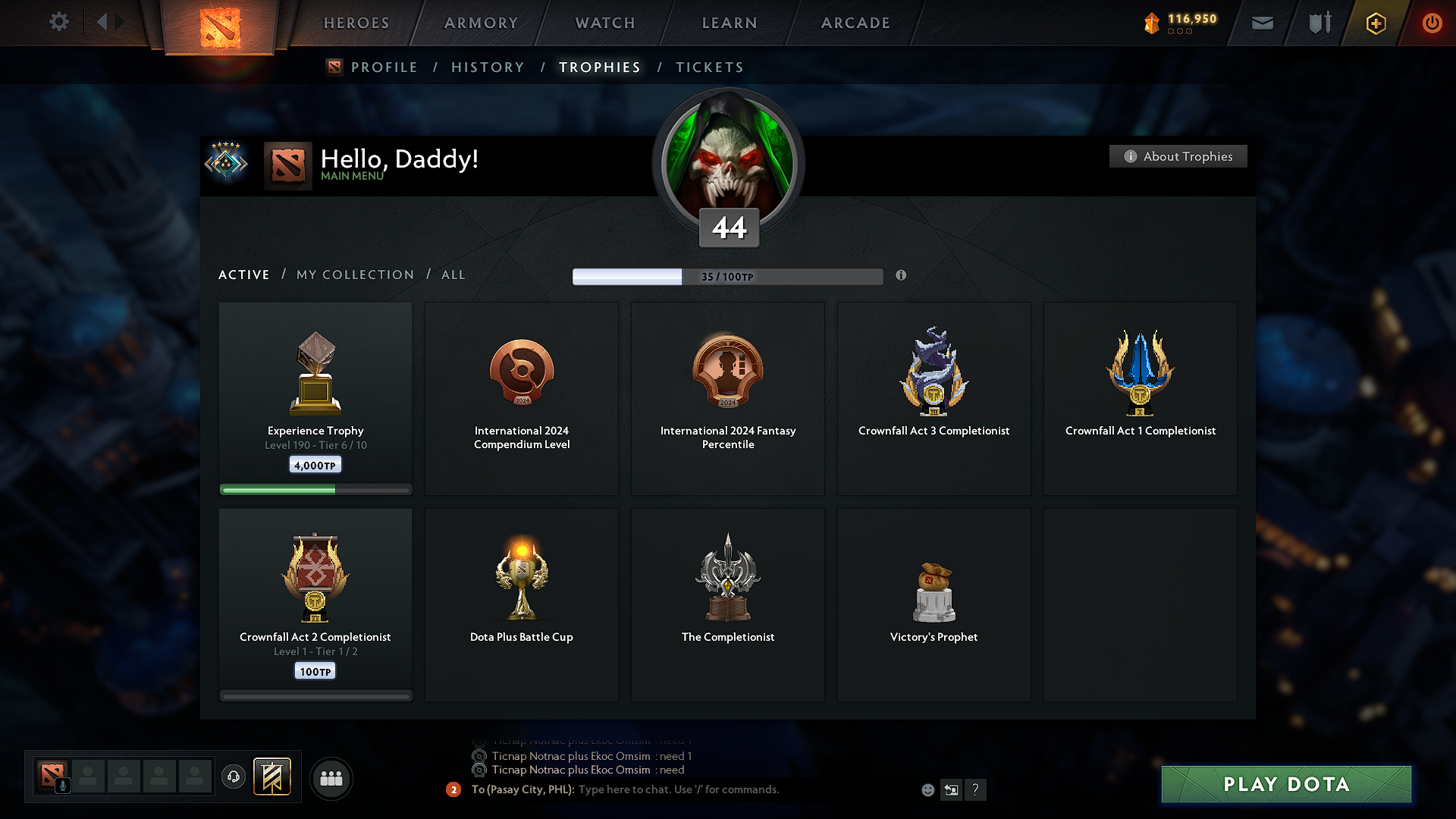Click the golden plus hexagon shop icon
The width and height of the screenshot is (1456, 819).
(1376, 23)
